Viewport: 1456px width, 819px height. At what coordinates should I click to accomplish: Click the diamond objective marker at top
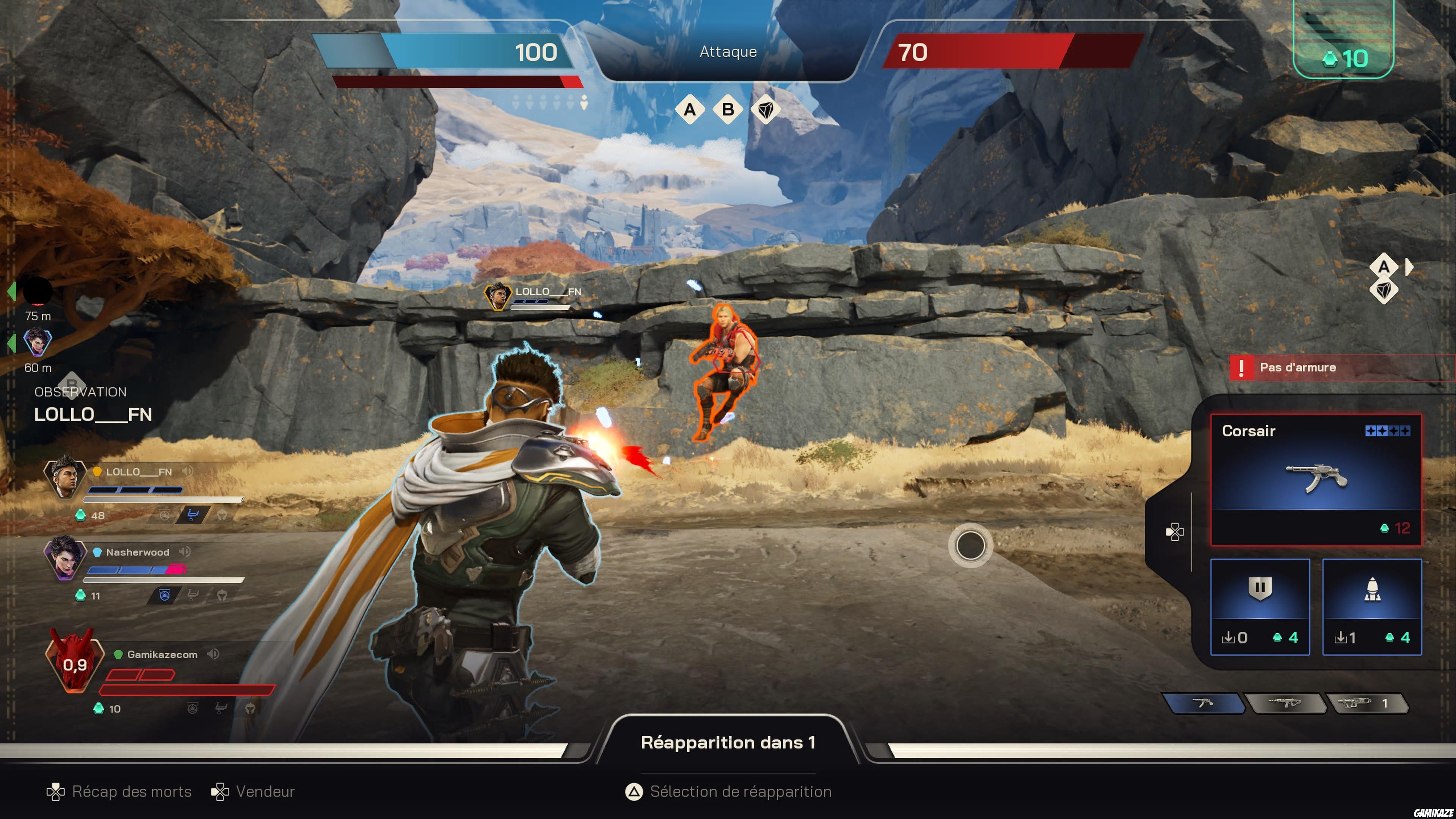[766, 109]
